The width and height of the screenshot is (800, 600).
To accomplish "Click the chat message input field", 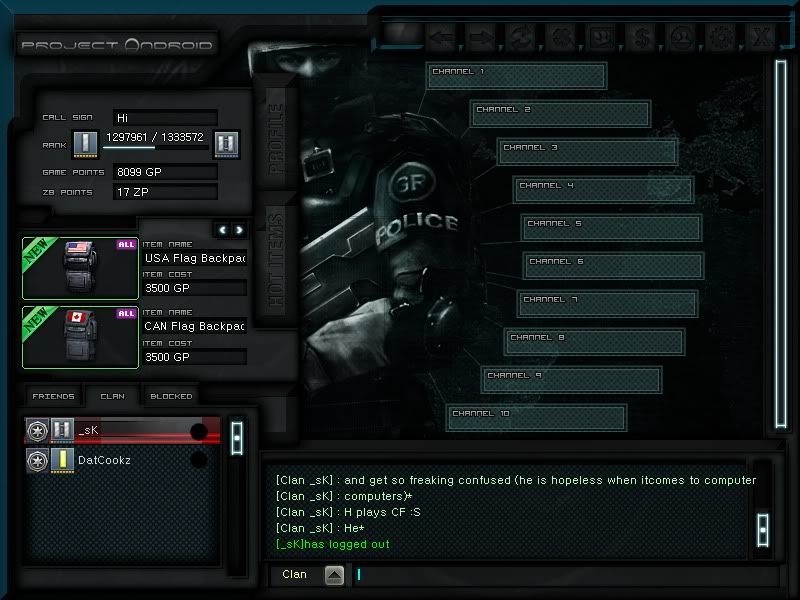I will (x=550, y=575).
